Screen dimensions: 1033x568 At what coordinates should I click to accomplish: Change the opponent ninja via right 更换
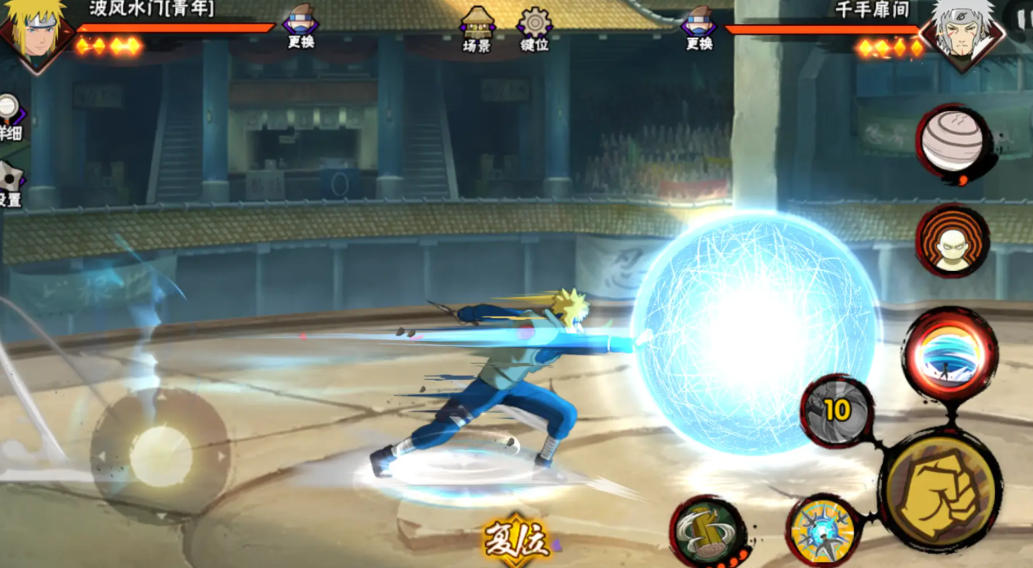pyautogui.click(x=699, y=27)
